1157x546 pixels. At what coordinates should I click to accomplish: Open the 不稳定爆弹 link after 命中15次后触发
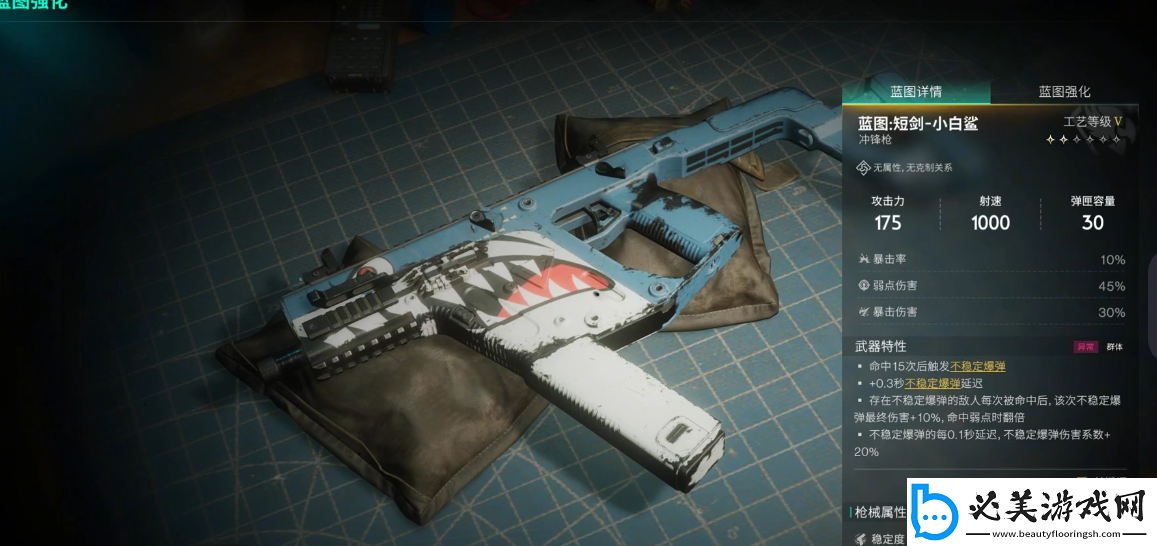[977, 365]
